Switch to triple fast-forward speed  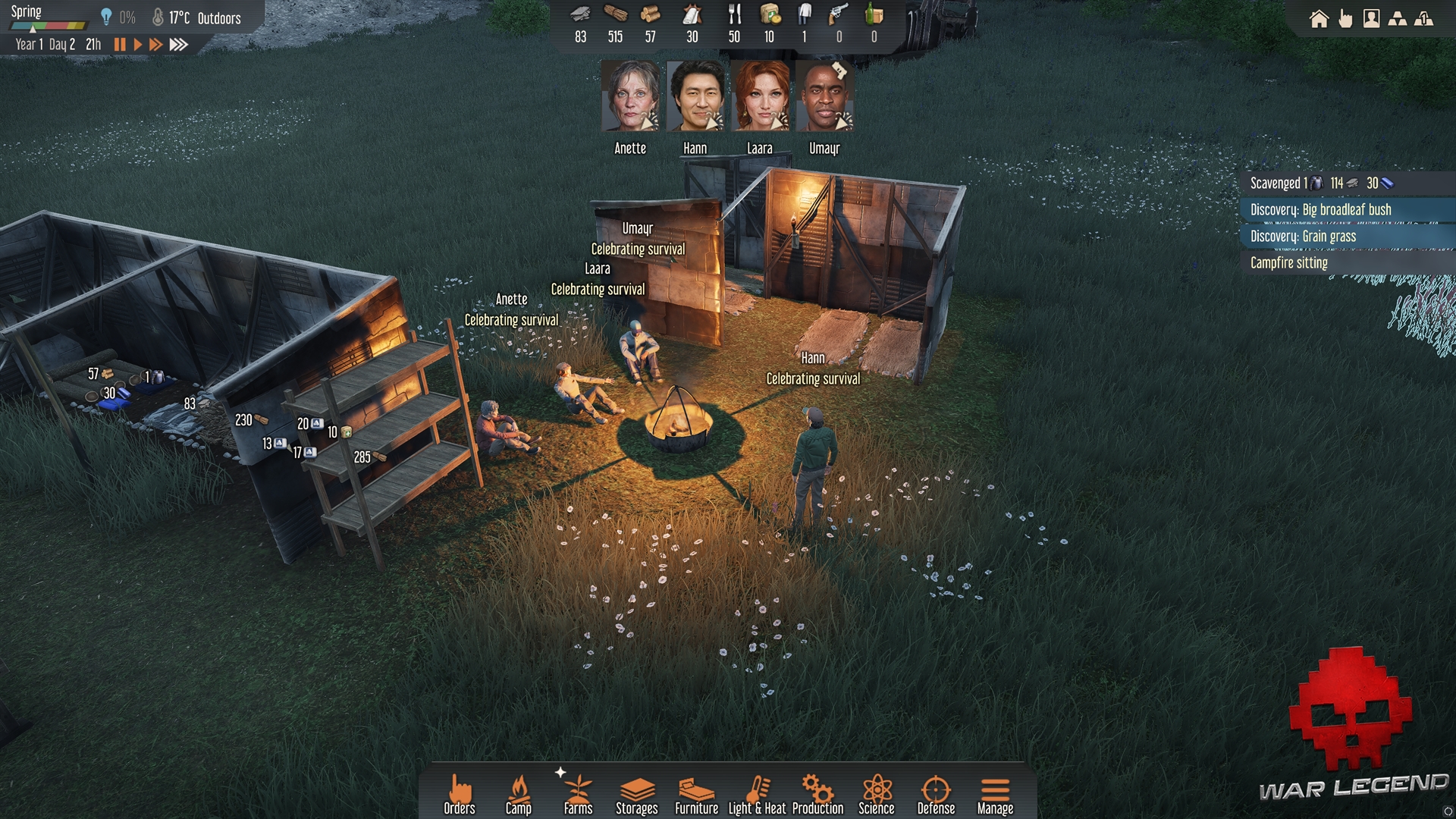pos(178,45)
